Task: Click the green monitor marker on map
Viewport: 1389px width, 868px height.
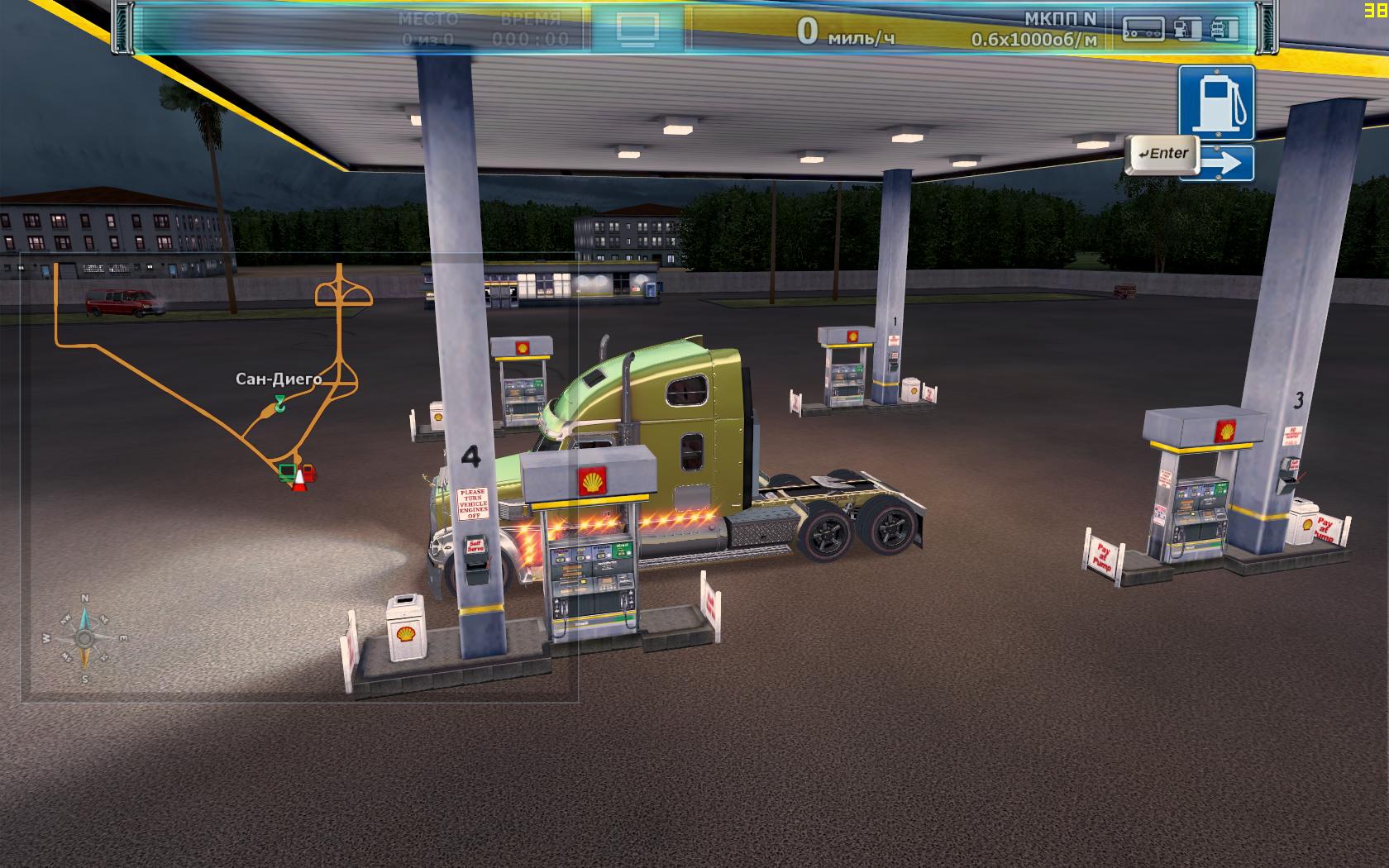Action: pos(286,472)
